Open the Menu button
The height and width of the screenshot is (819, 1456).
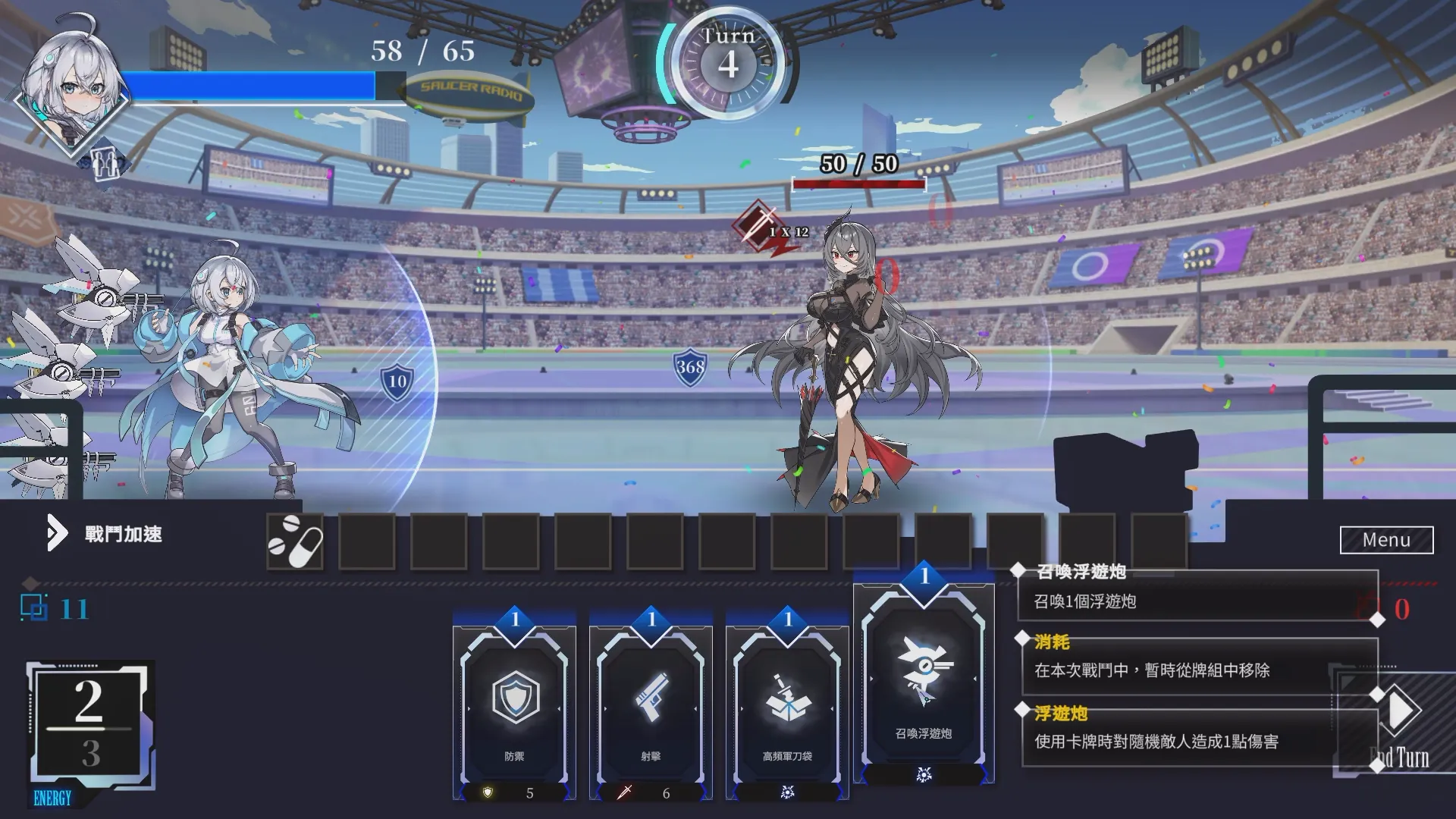(1386, 540)
